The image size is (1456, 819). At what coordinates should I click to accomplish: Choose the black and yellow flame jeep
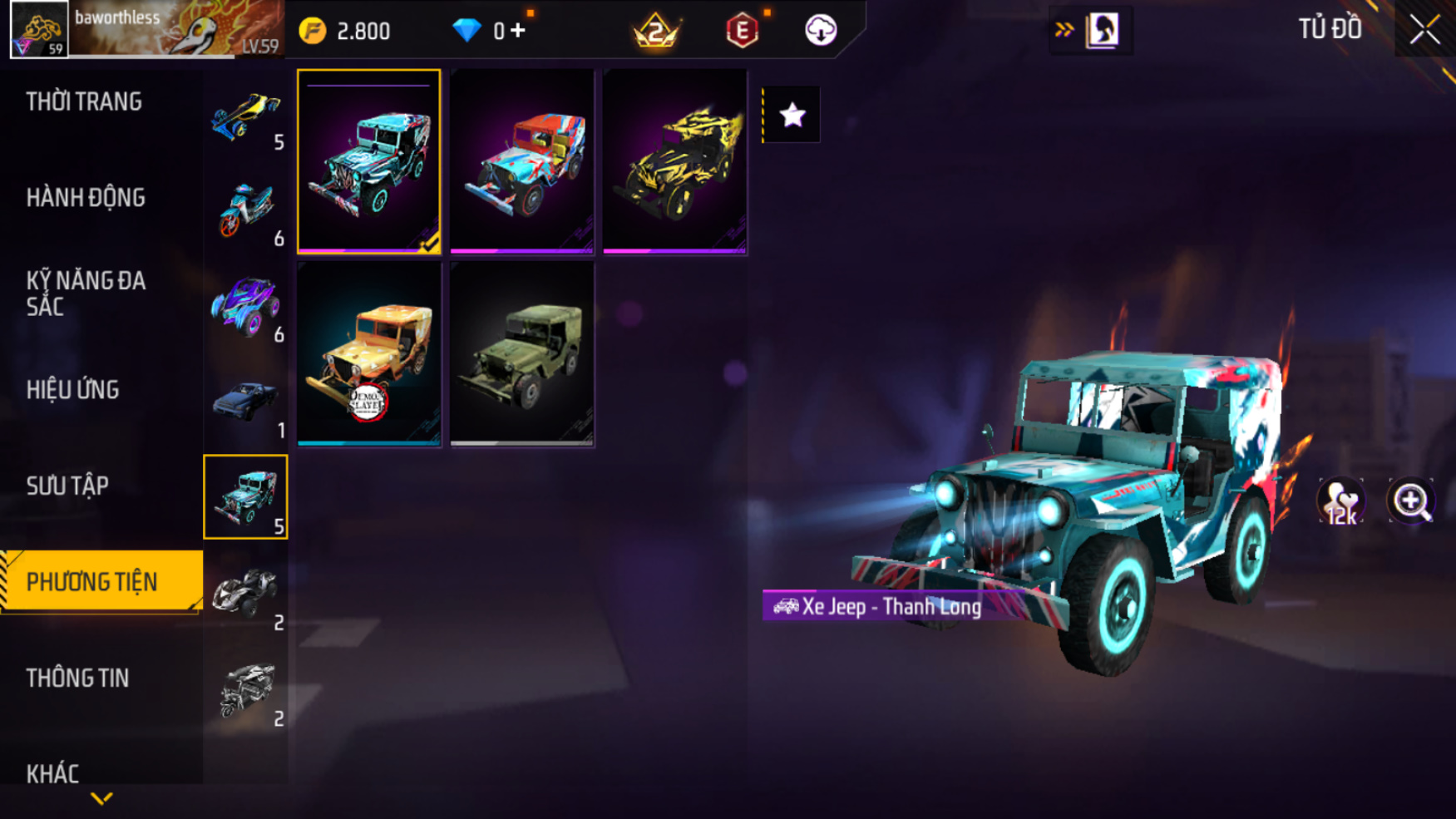point(674,161)
